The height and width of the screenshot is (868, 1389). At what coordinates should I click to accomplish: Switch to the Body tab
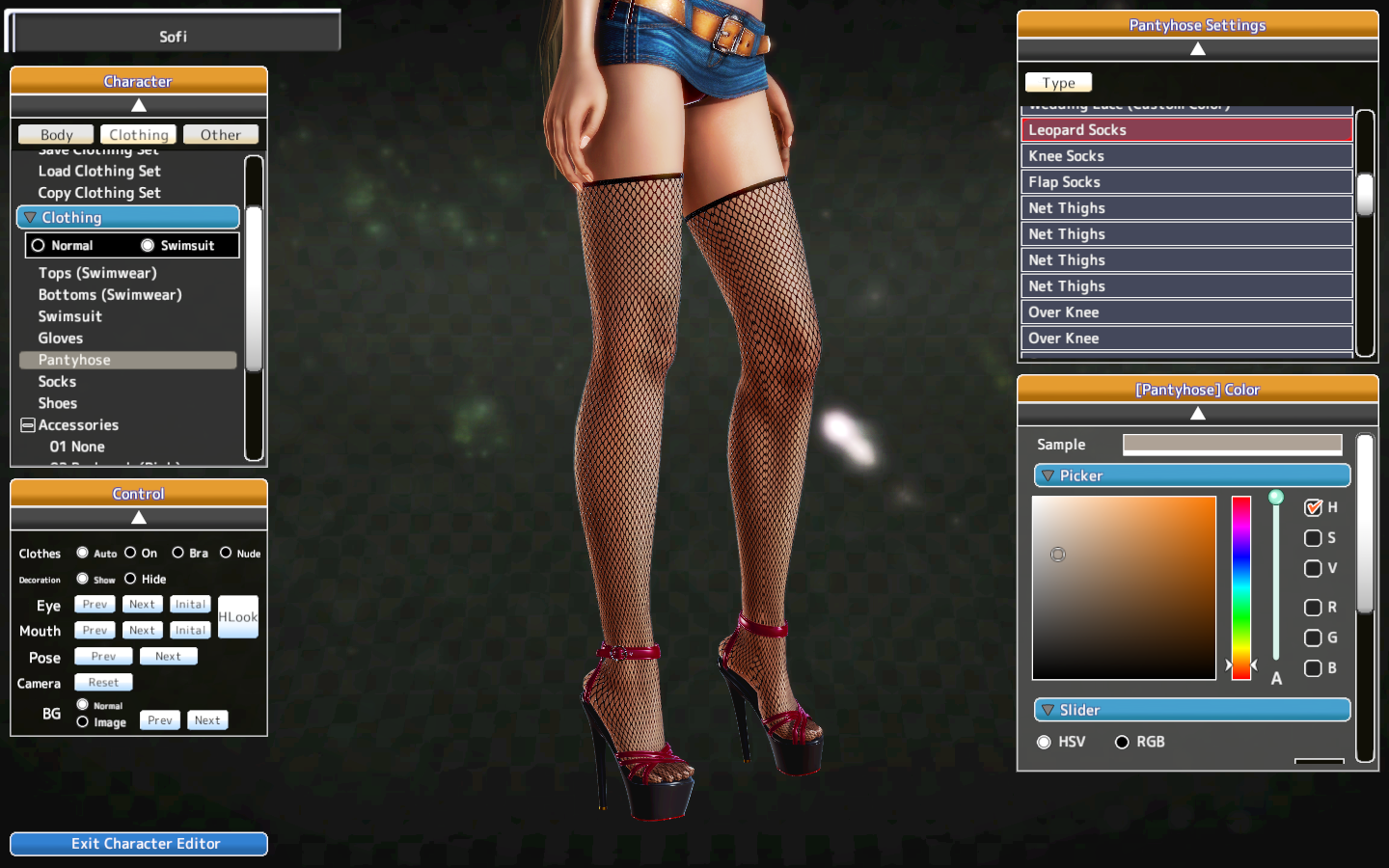pos(56,135)
